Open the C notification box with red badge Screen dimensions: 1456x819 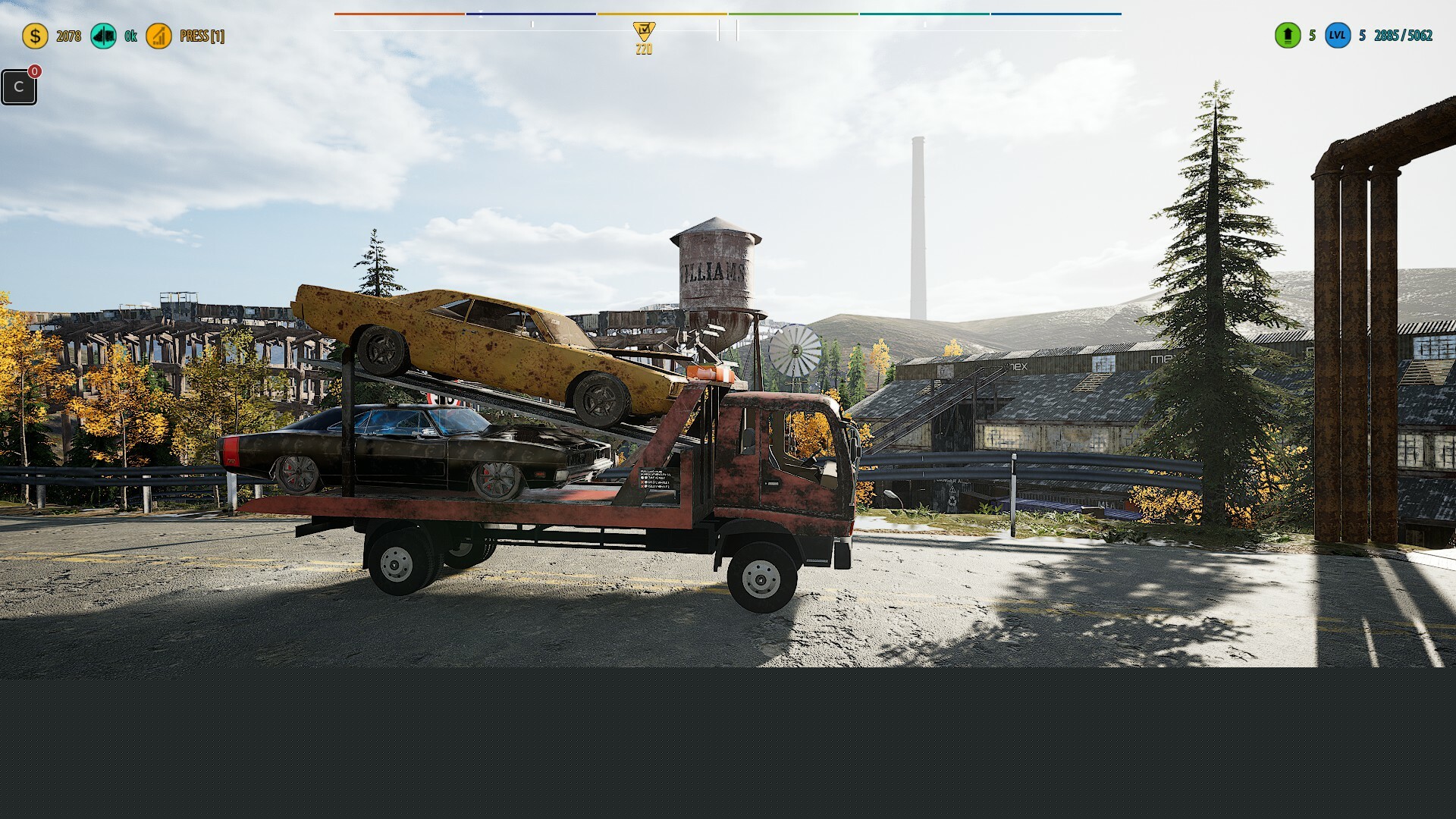19,86
